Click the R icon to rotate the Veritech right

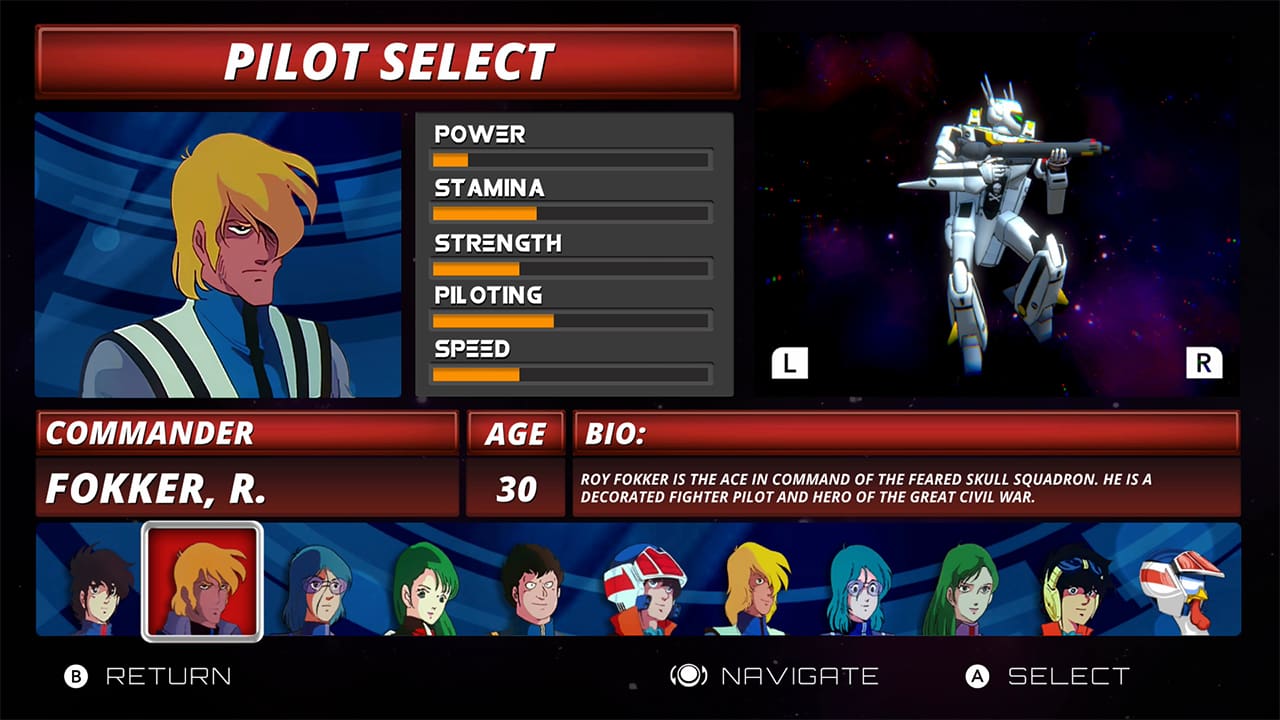[x=1205, y=362]
